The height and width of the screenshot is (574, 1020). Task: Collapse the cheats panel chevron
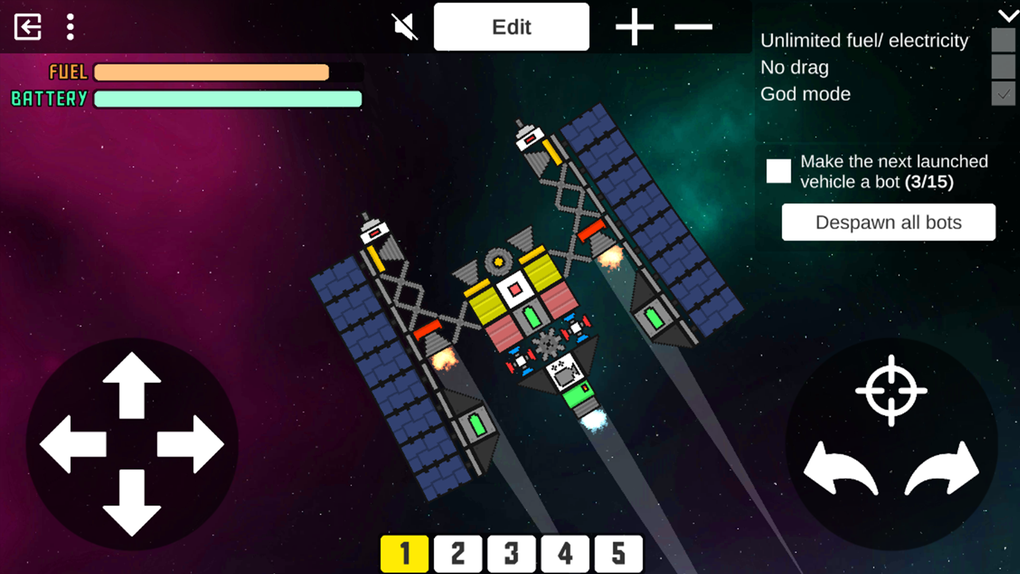coord(1007,15)
